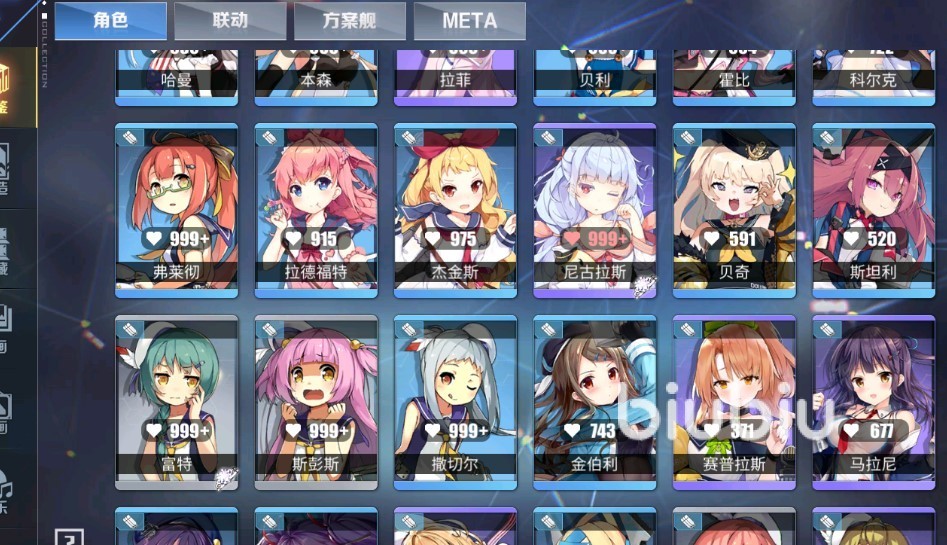This screenshot has height=545, width=947.
Task: Choose the 马拉尼 character card
Action: coord(874,400)
